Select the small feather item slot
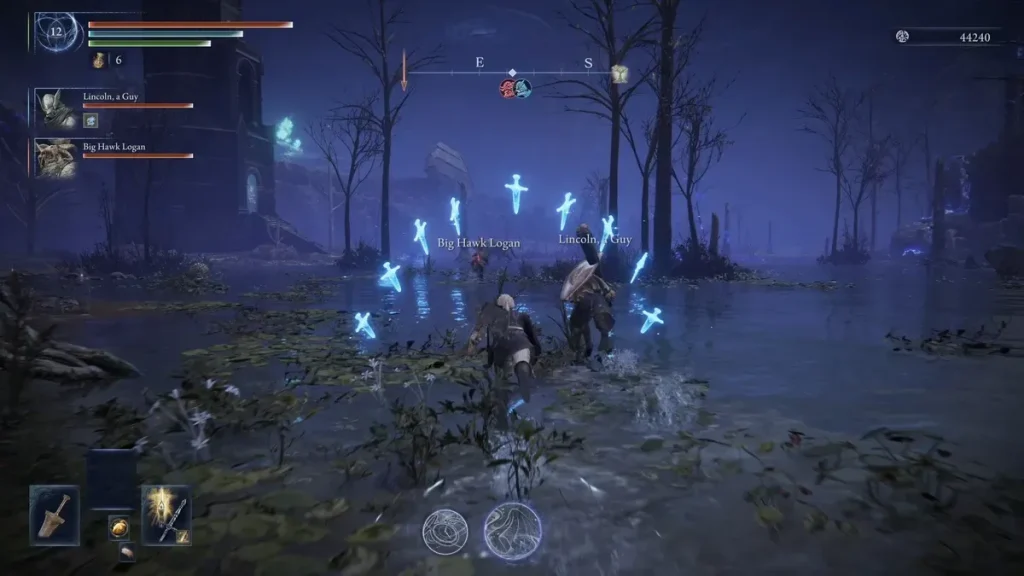Viewport: 1024px width, 576px height. click(126, 551)
